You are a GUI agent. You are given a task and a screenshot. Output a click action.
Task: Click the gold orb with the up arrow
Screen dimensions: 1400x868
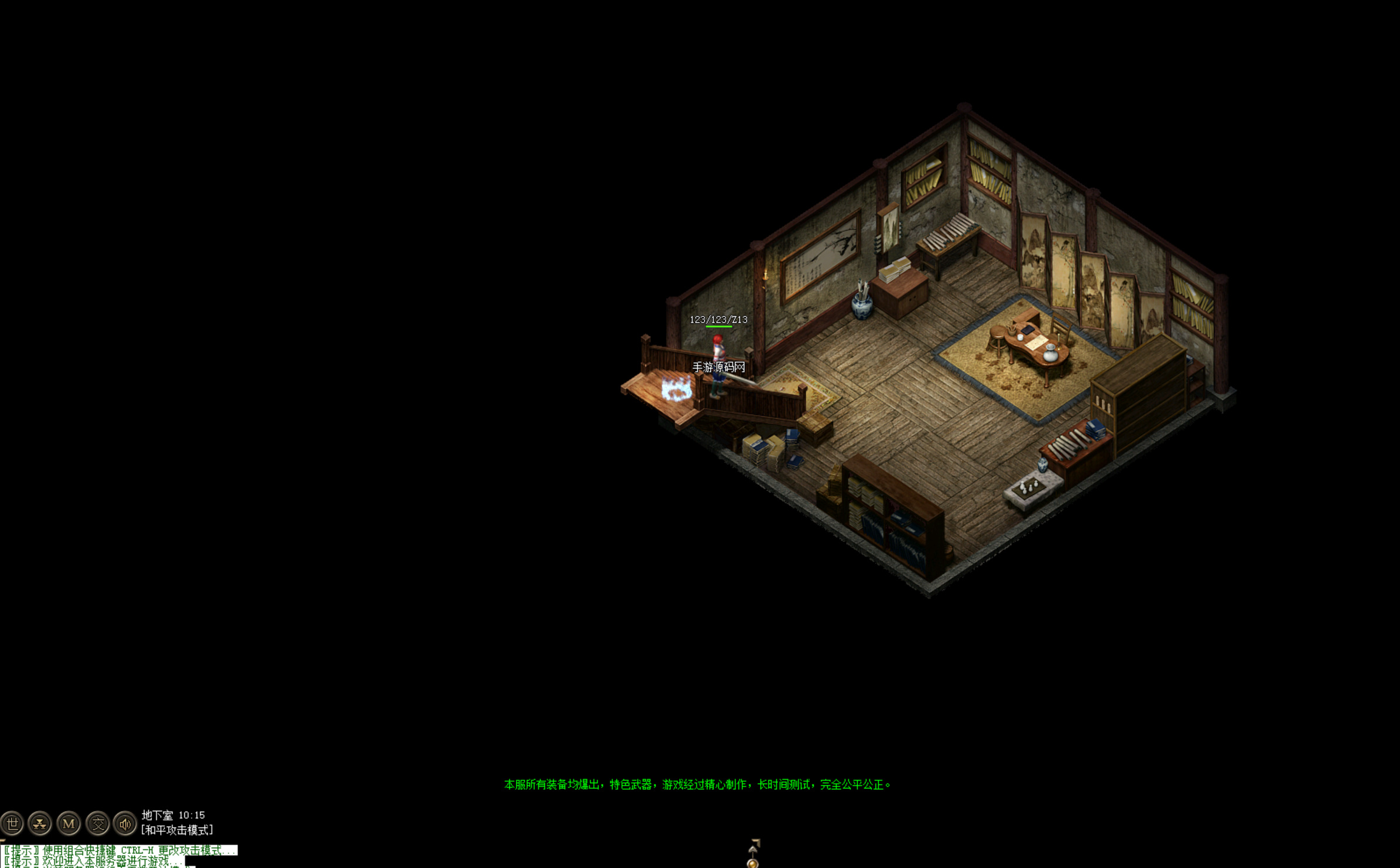click(753, 862)
